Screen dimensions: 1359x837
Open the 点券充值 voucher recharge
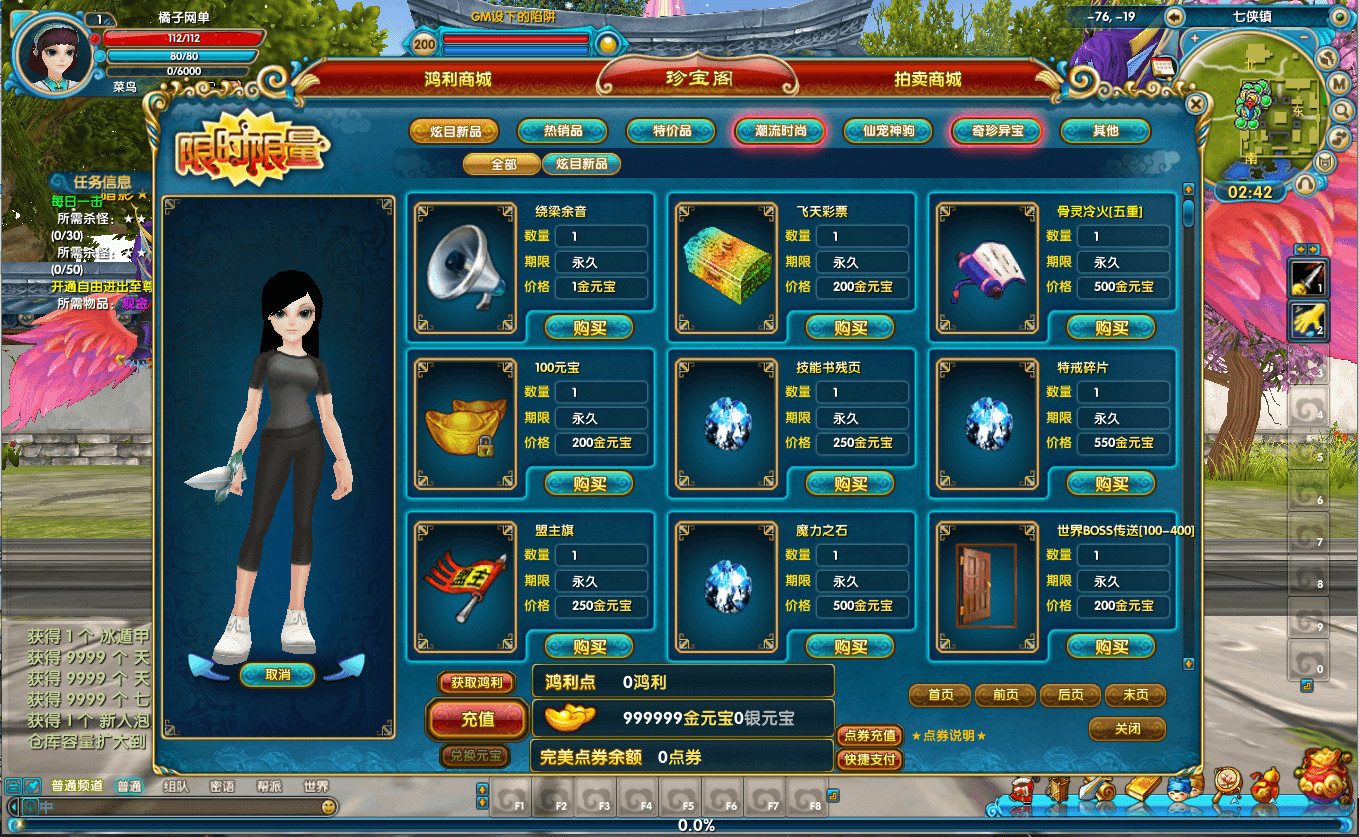[870, 736]
